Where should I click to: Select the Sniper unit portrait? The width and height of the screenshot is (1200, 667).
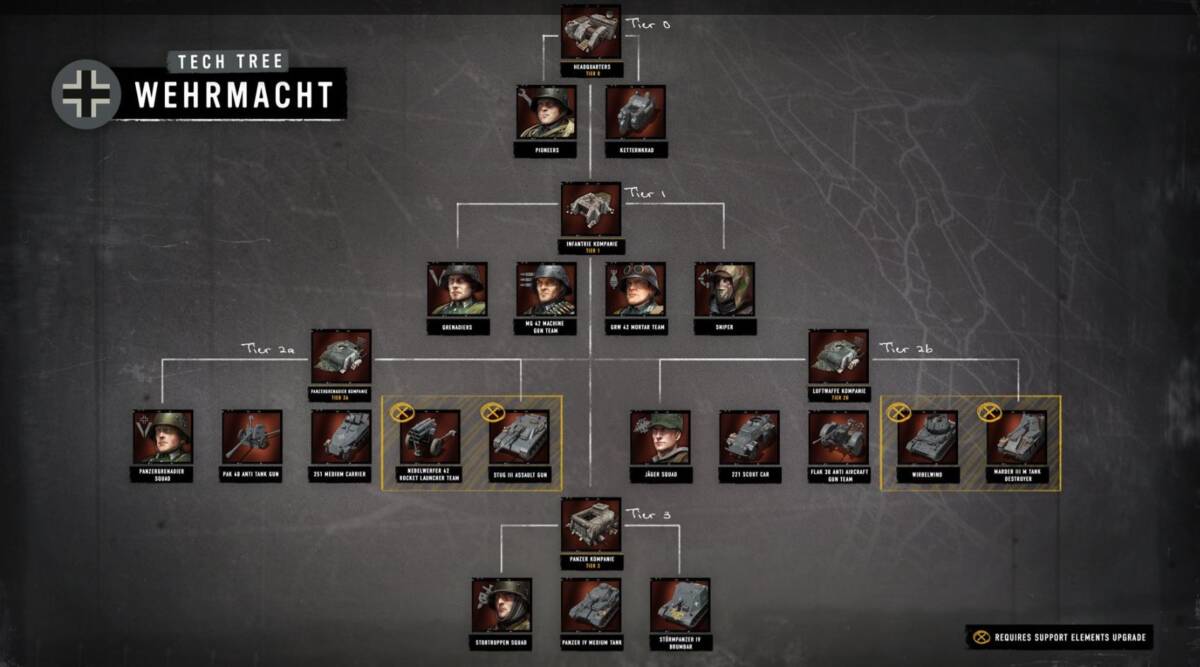[724, 290]
